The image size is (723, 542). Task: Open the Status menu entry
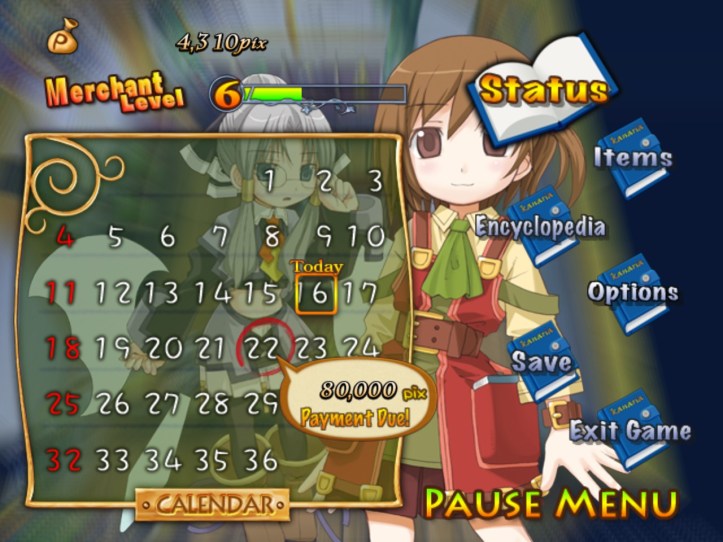pos(543,90)
